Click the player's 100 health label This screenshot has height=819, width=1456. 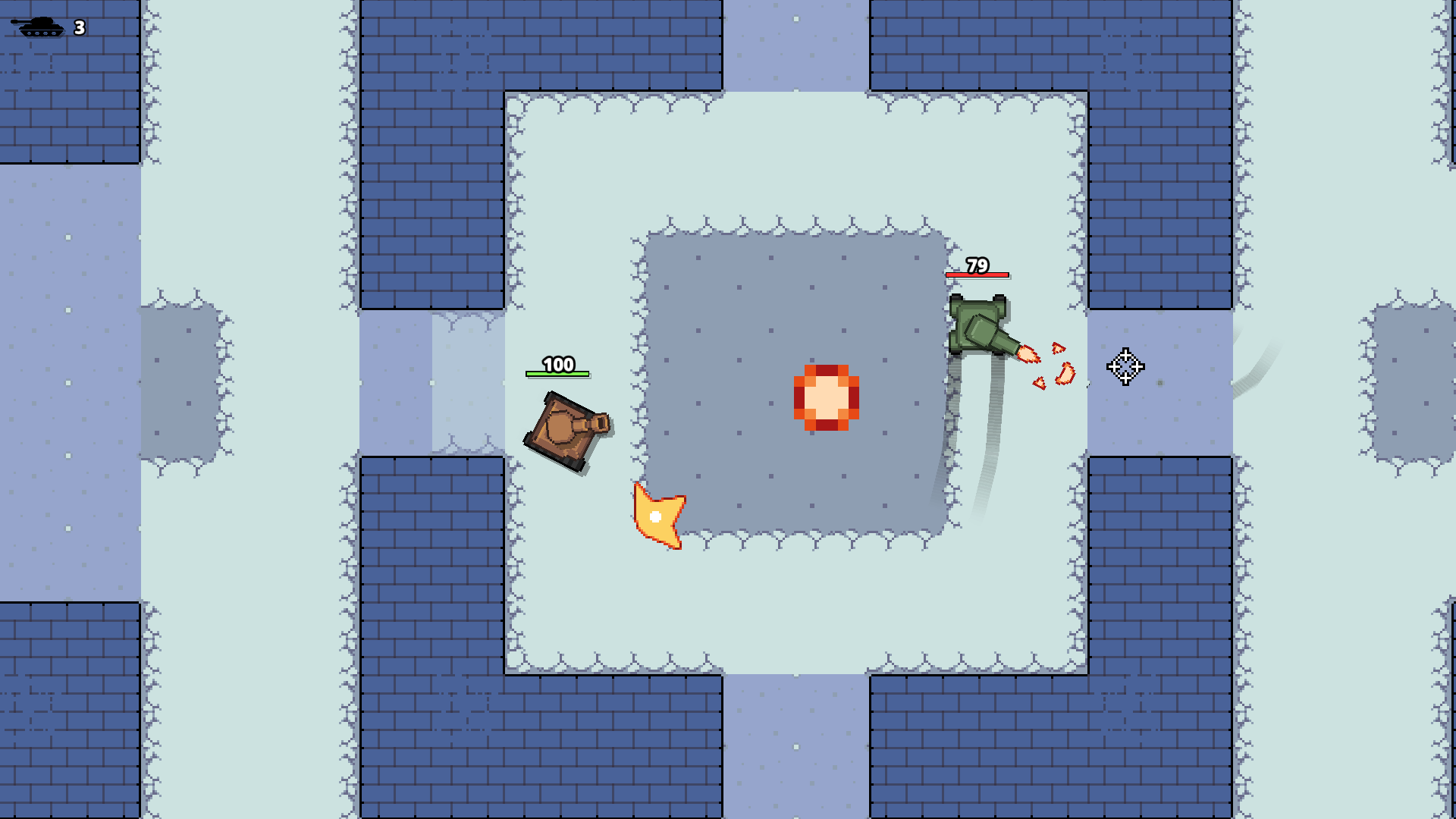click(x=559, y=366)
